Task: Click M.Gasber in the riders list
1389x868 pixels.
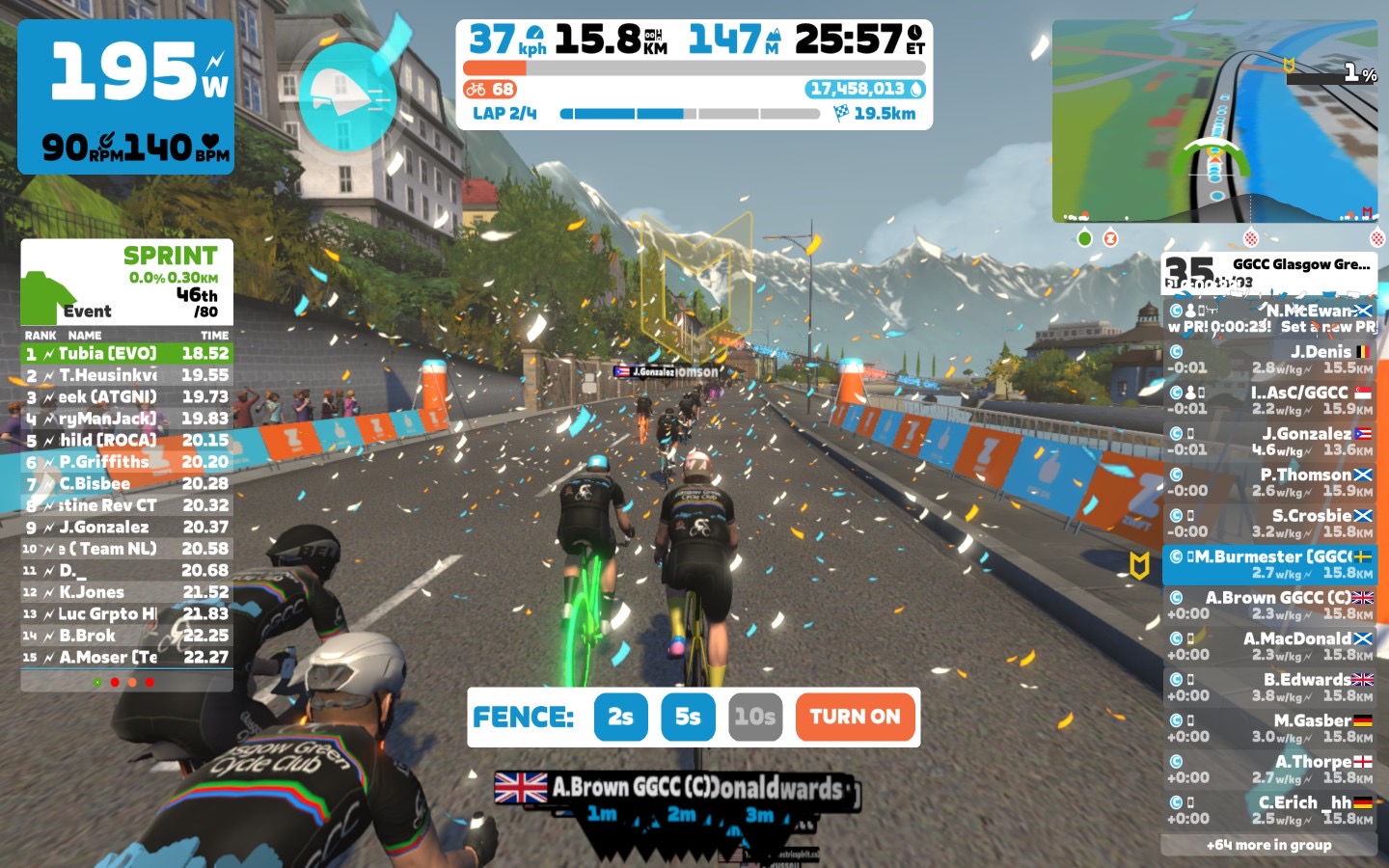Action: pos(1269,728)
